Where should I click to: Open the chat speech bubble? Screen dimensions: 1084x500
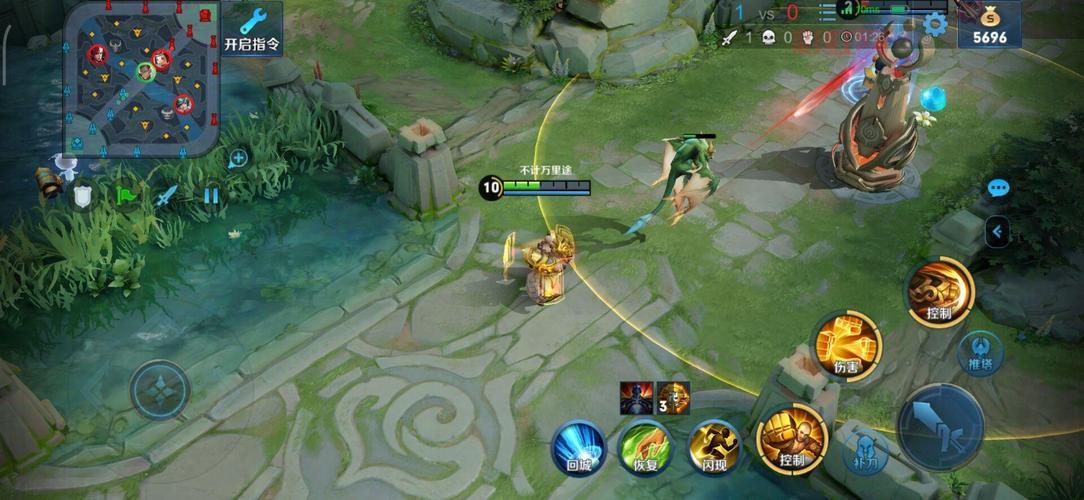[998, 188]
